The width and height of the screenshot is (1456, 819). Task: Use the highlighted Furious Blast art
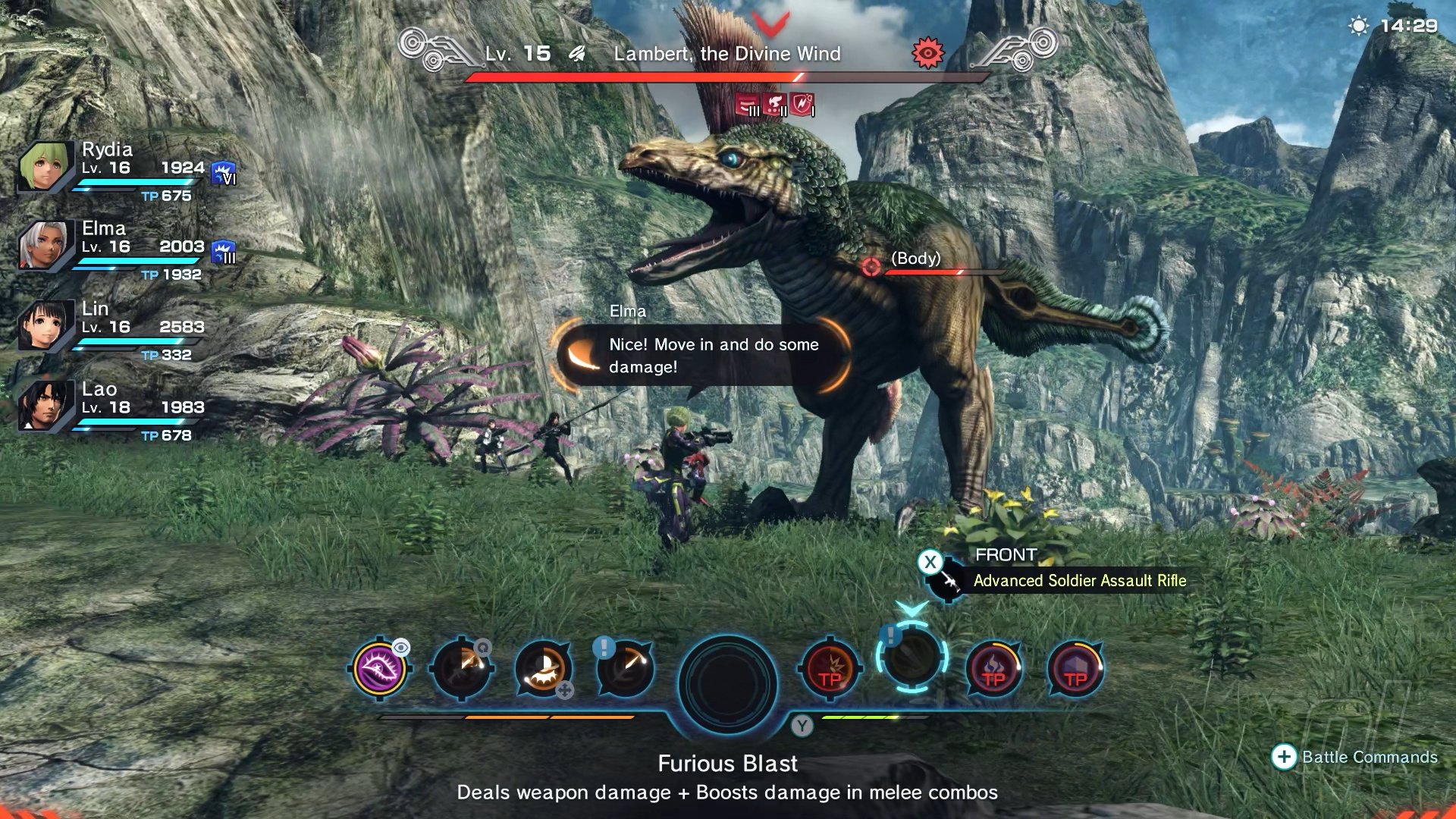912,657
